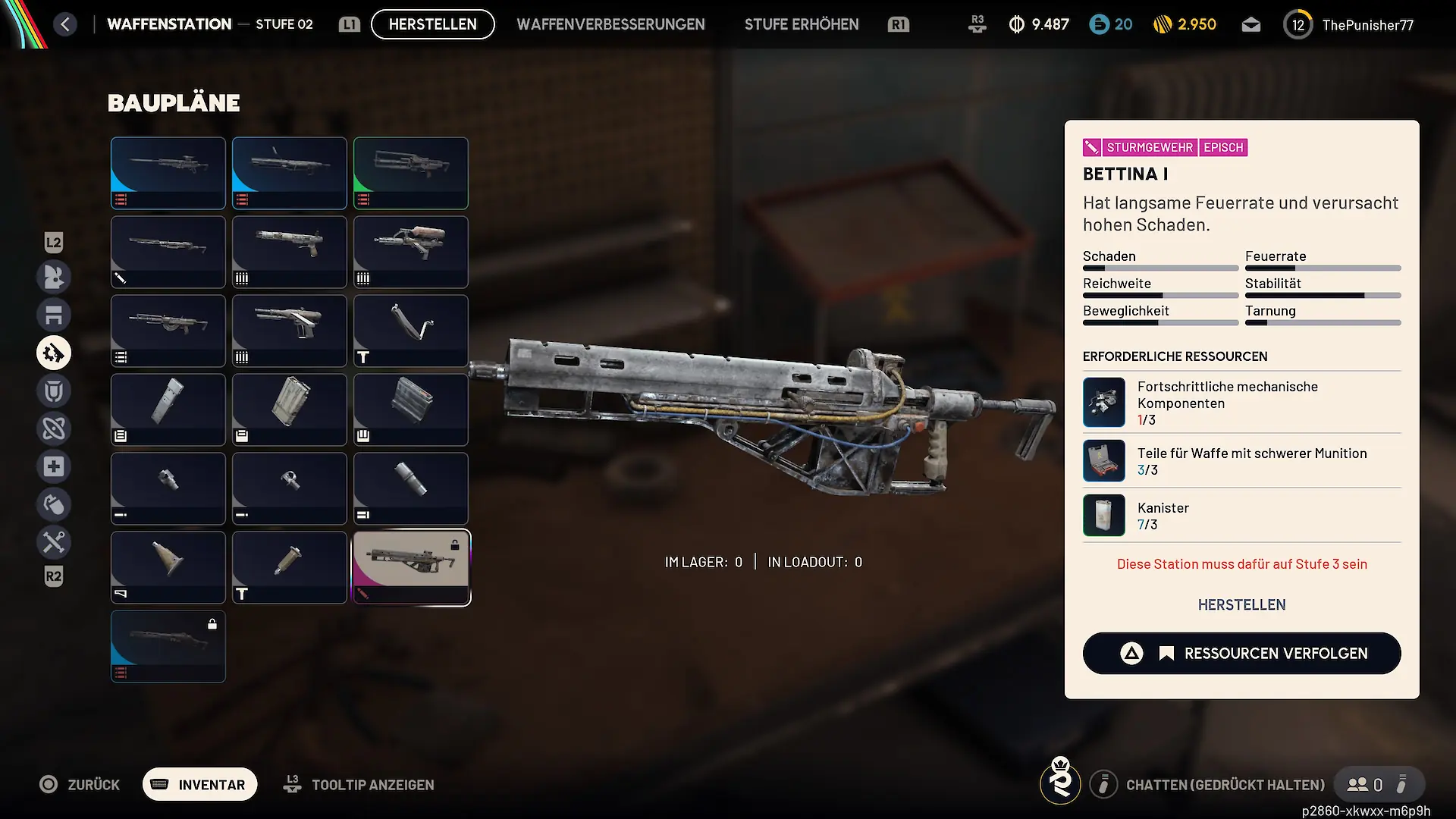Open the Stufe Erhöhen tab

pyautogui.click(x=802, y=24)
